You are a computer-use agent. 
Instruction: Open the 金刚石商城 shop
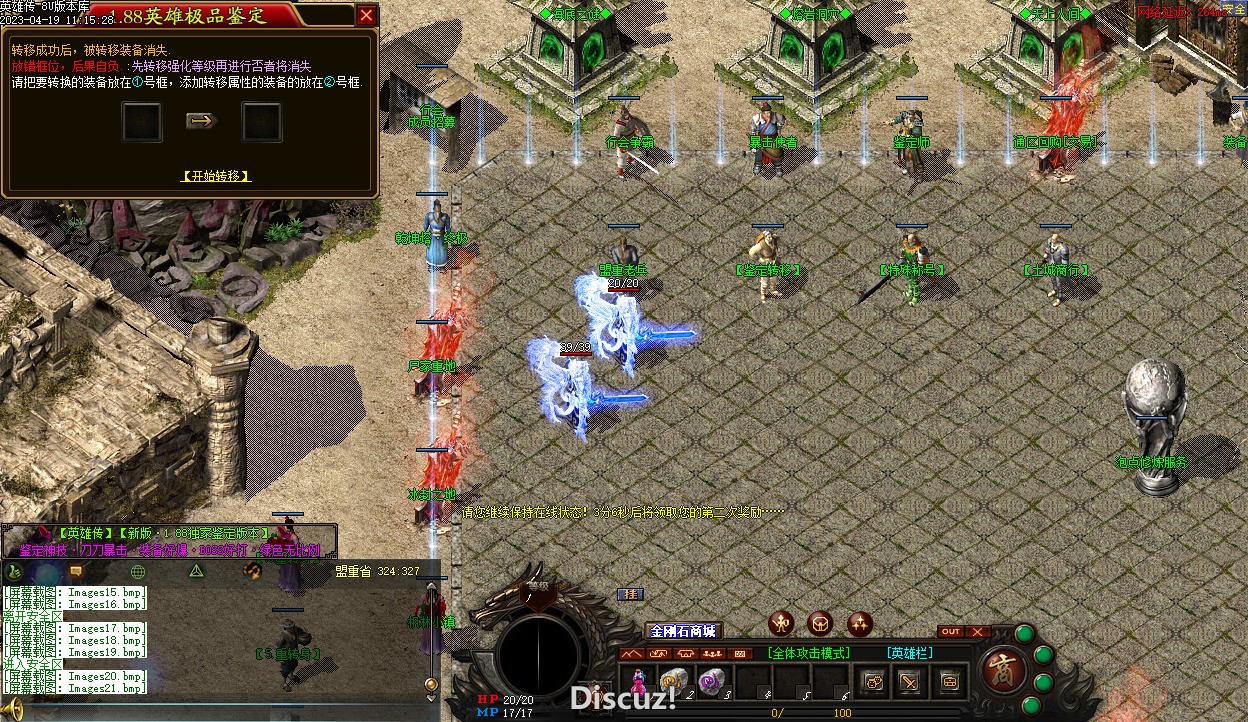point(683,631)
